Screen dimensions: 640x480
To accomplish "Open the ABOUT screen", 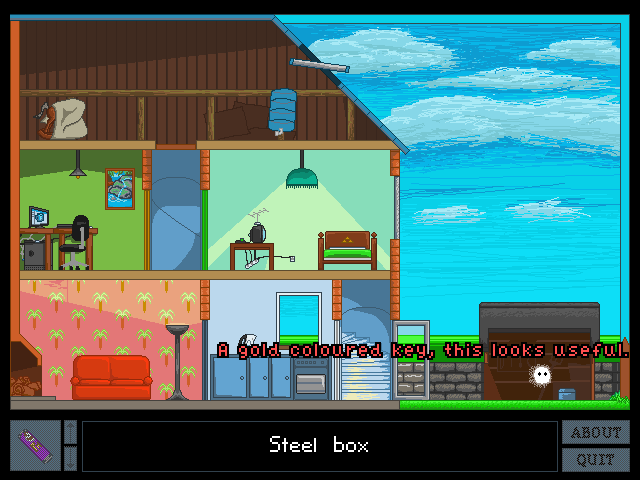I will tap(596, 433).
